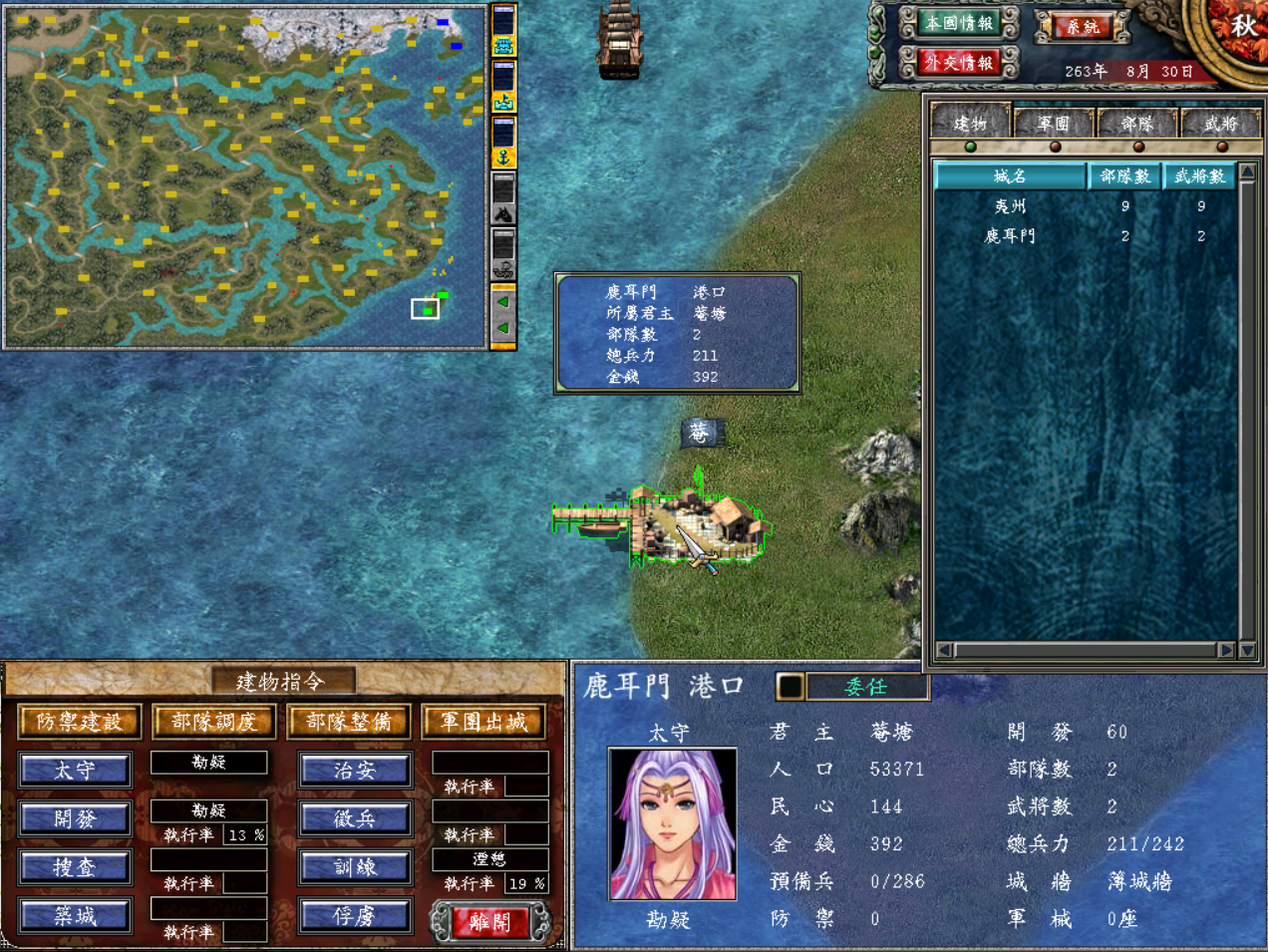This screenshot has width=1268, height=952.
Task: Open the 部隊整備 troop preparation command
Action: (348, 722)
